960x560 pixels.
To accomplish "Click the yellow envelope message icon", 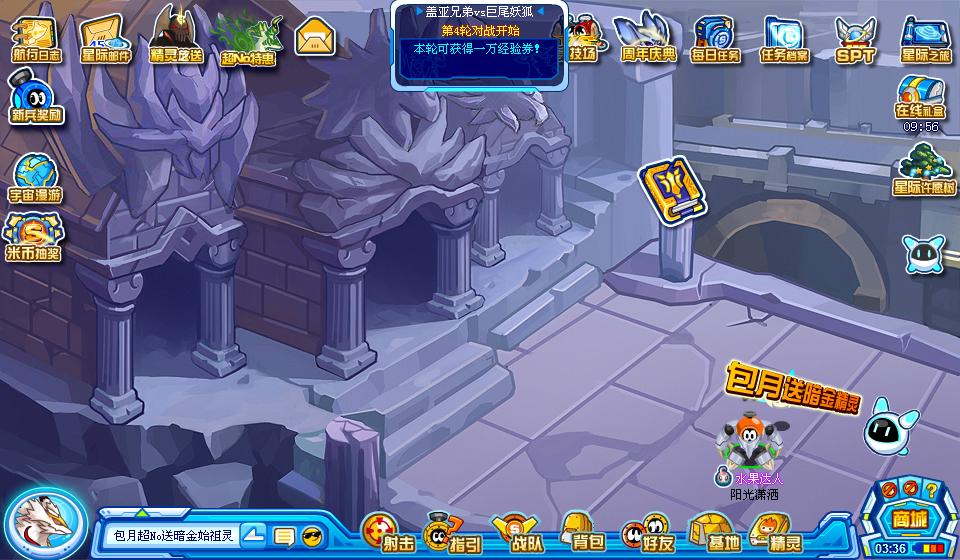I will [316, 38].
